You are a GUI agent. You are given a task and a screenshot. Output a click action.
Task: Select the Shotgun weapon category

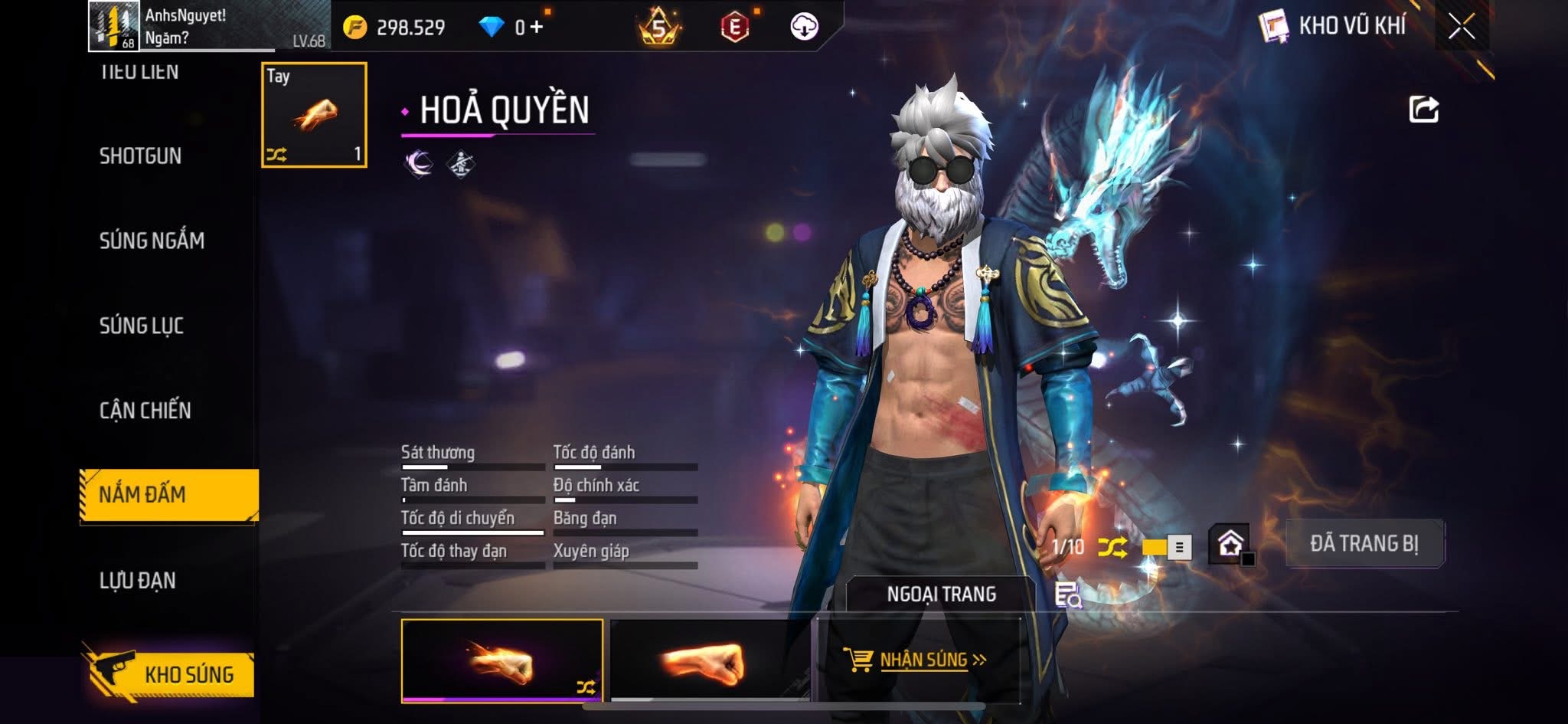(141, 156)
